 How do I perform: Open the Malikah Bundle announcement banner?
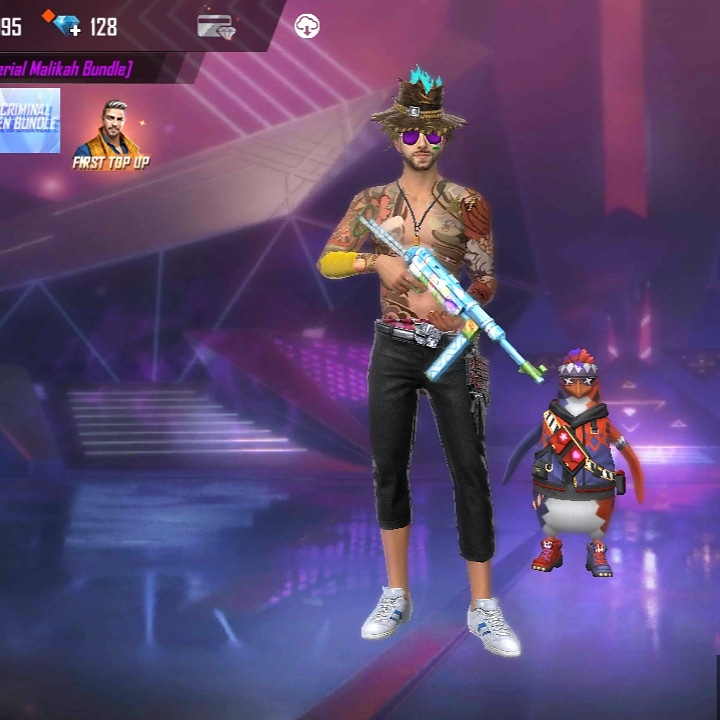66,68
